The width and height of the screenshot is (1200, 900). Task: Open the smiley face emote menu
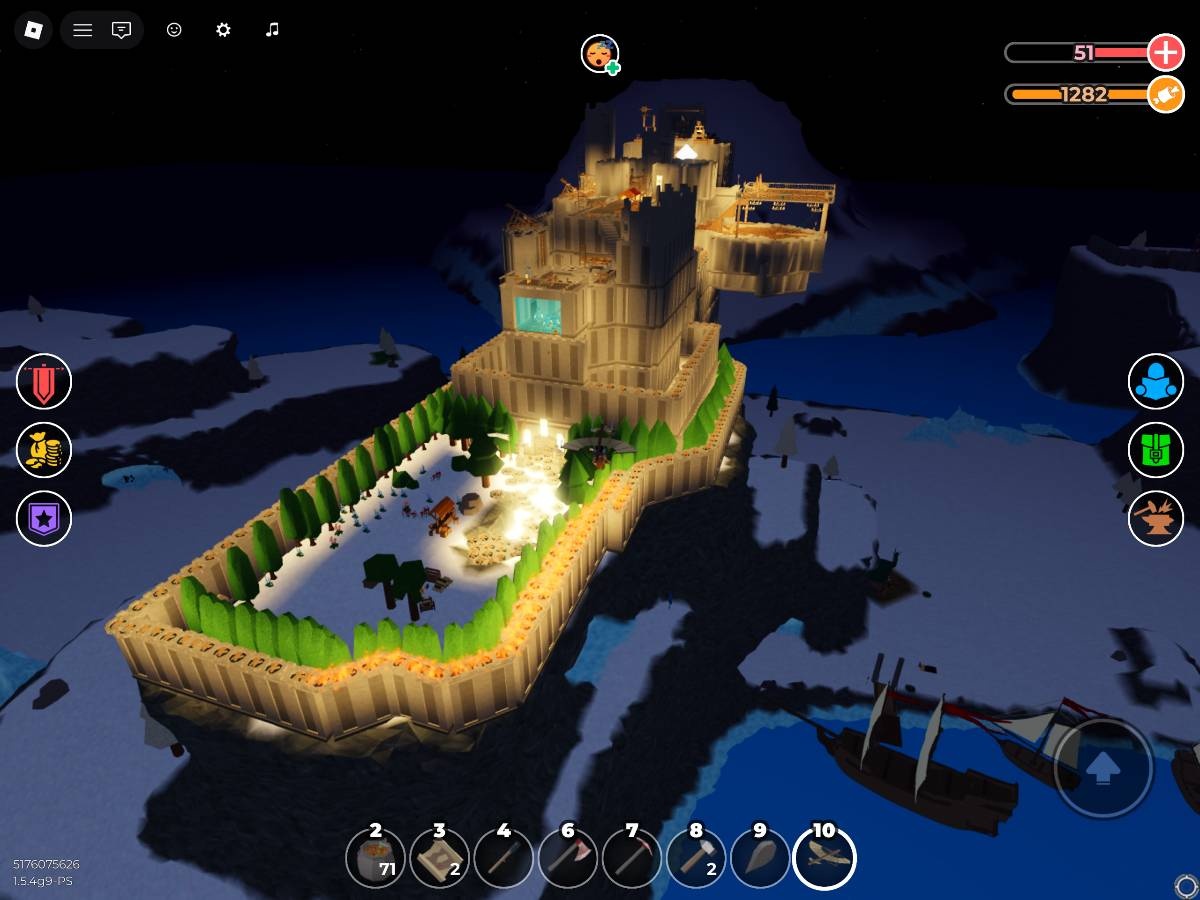point(174,30)
